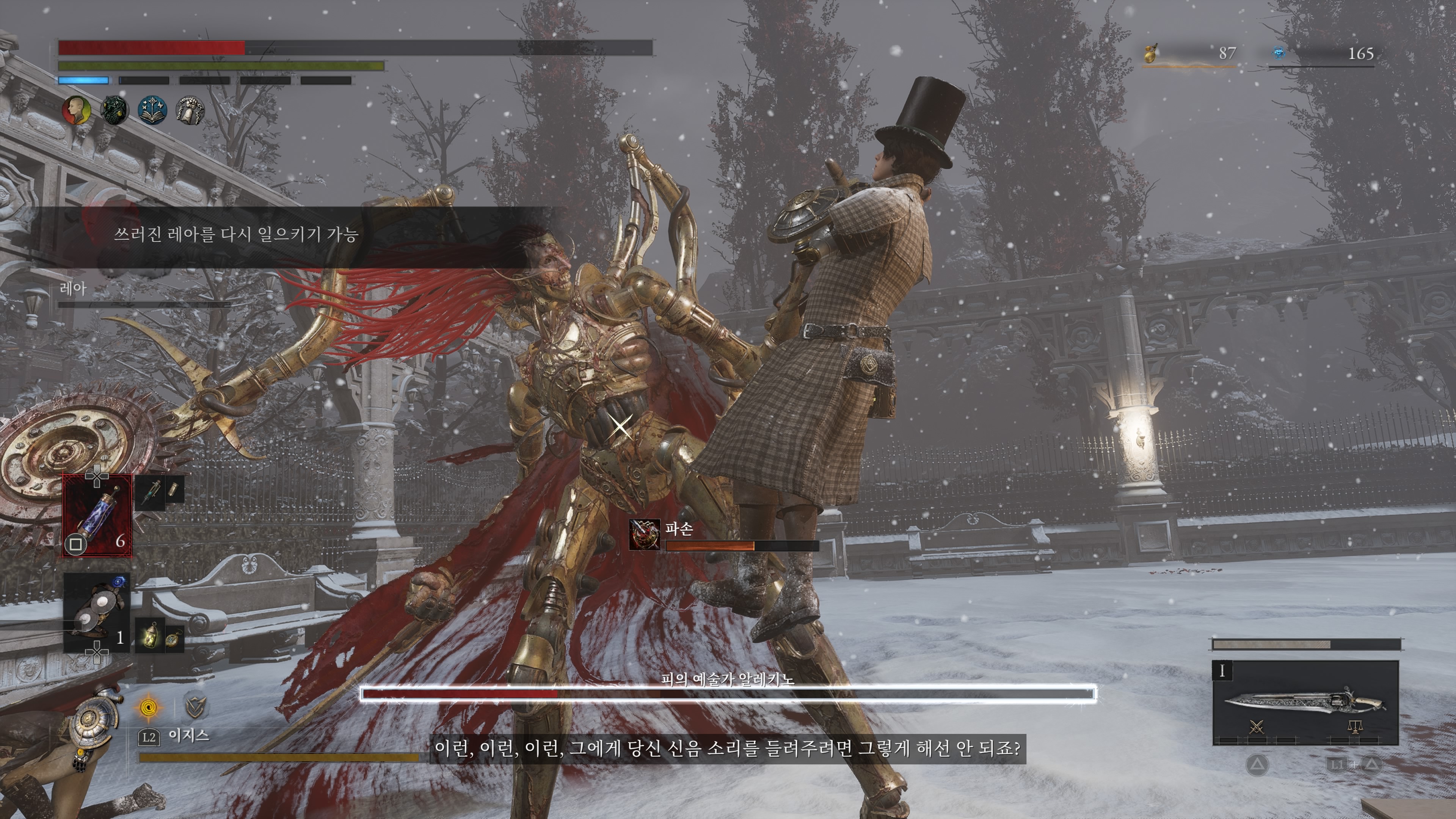Click the greyed-out shield arrow ability icon
This screenshot has height=819, width=1456.
point(196,706)
